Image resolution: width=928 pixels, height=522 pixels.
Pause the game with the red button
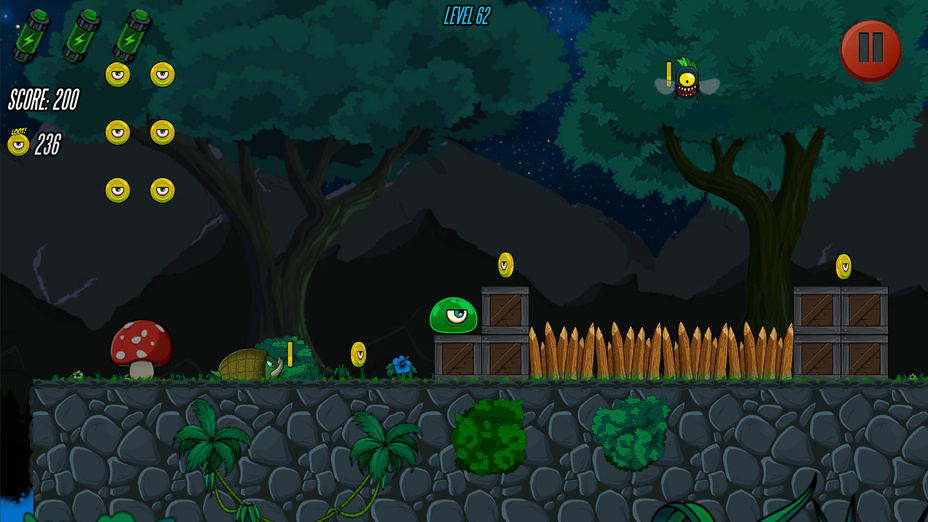click(870, 50)
